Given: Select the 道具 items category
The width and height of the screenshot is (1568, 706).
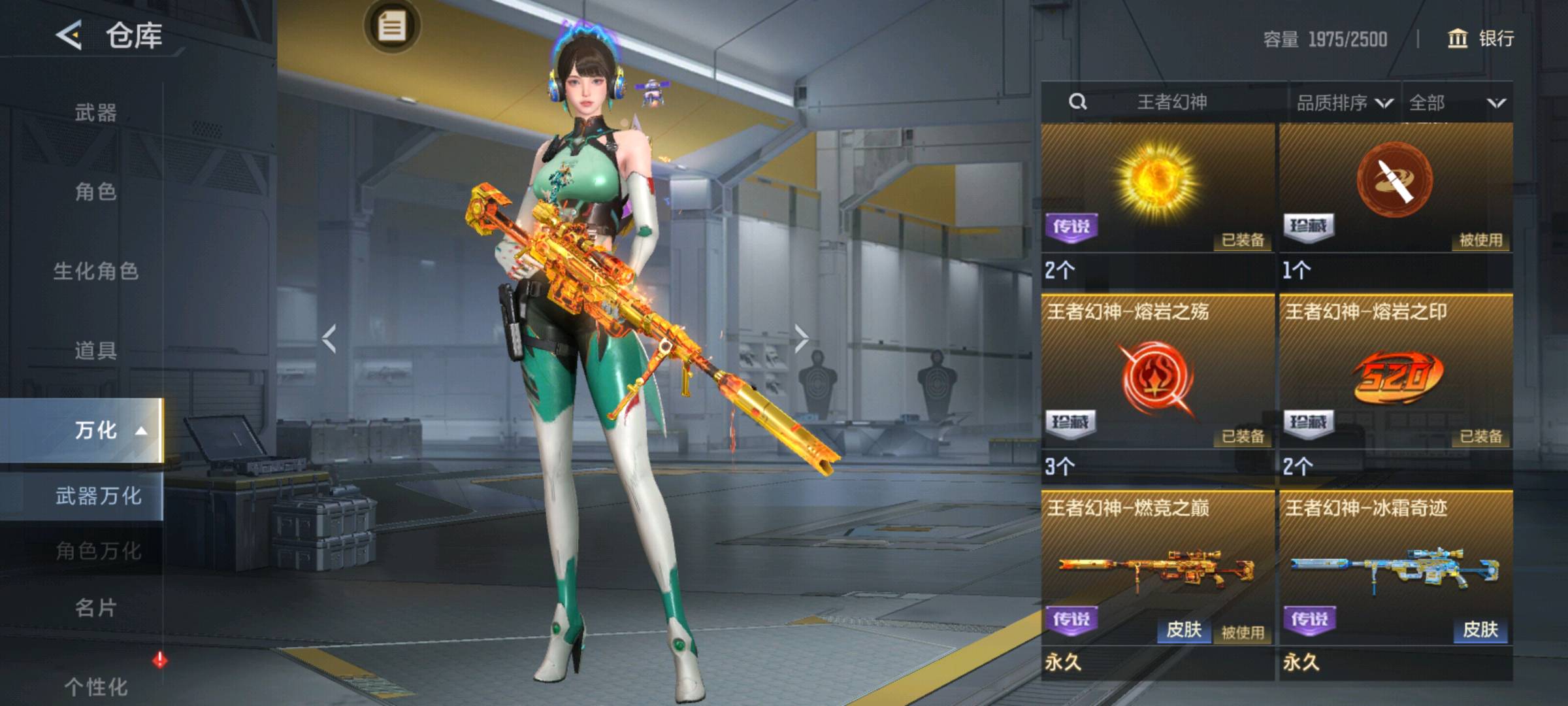Looking at the screenshot, I should 95,350.
